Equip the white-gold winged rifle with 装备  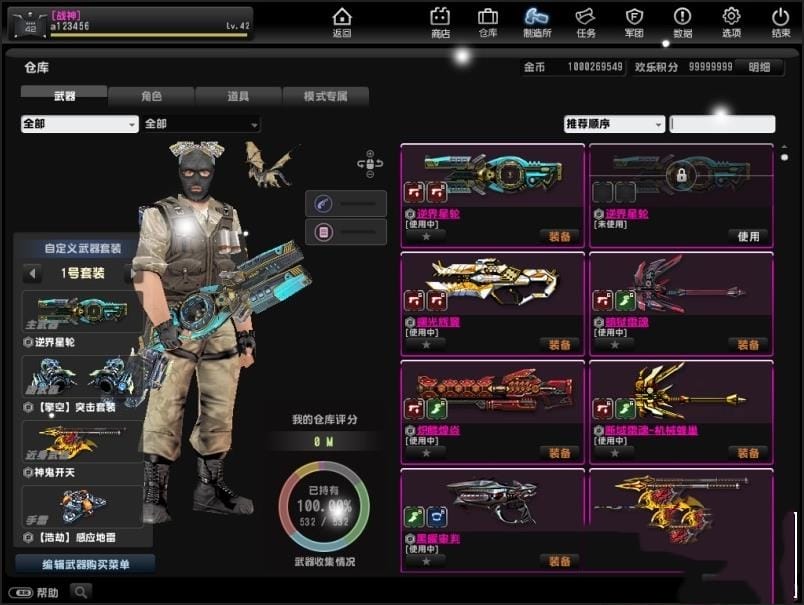point(559,345)
